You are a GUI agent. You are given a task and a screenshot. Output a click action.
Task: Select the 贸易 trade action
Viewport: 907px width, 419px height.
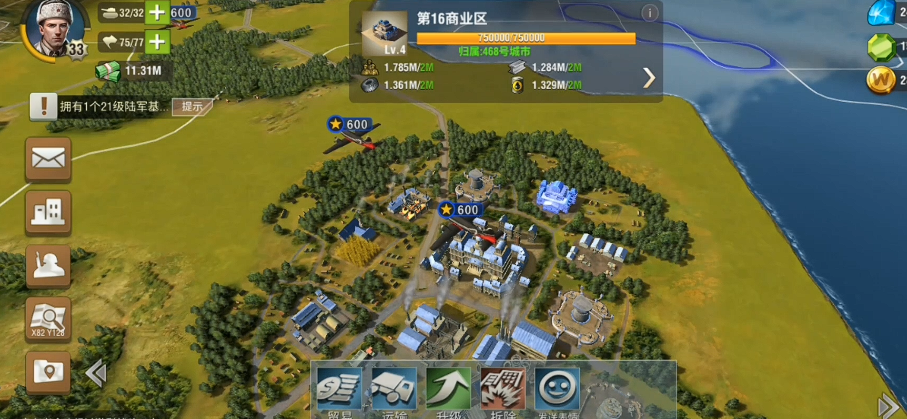click(340, 391)
